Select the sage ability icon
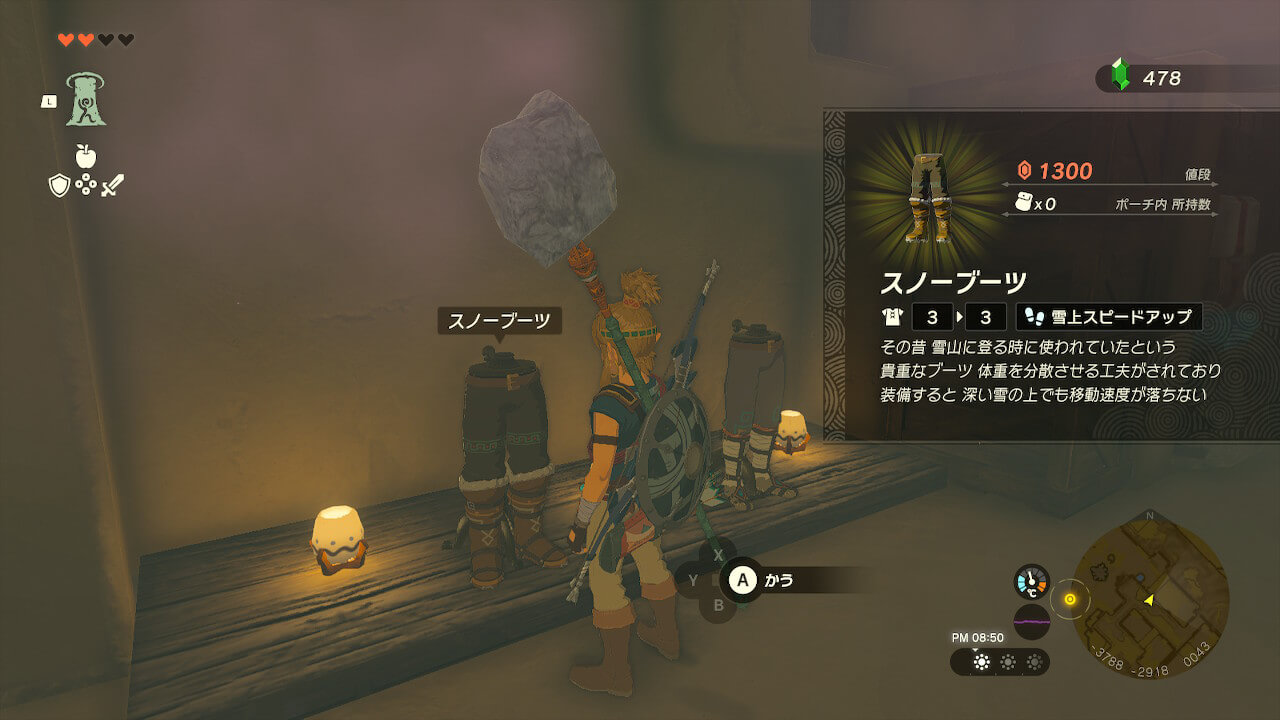Viewport: 1280px width, 720px height. pos(86,100)
